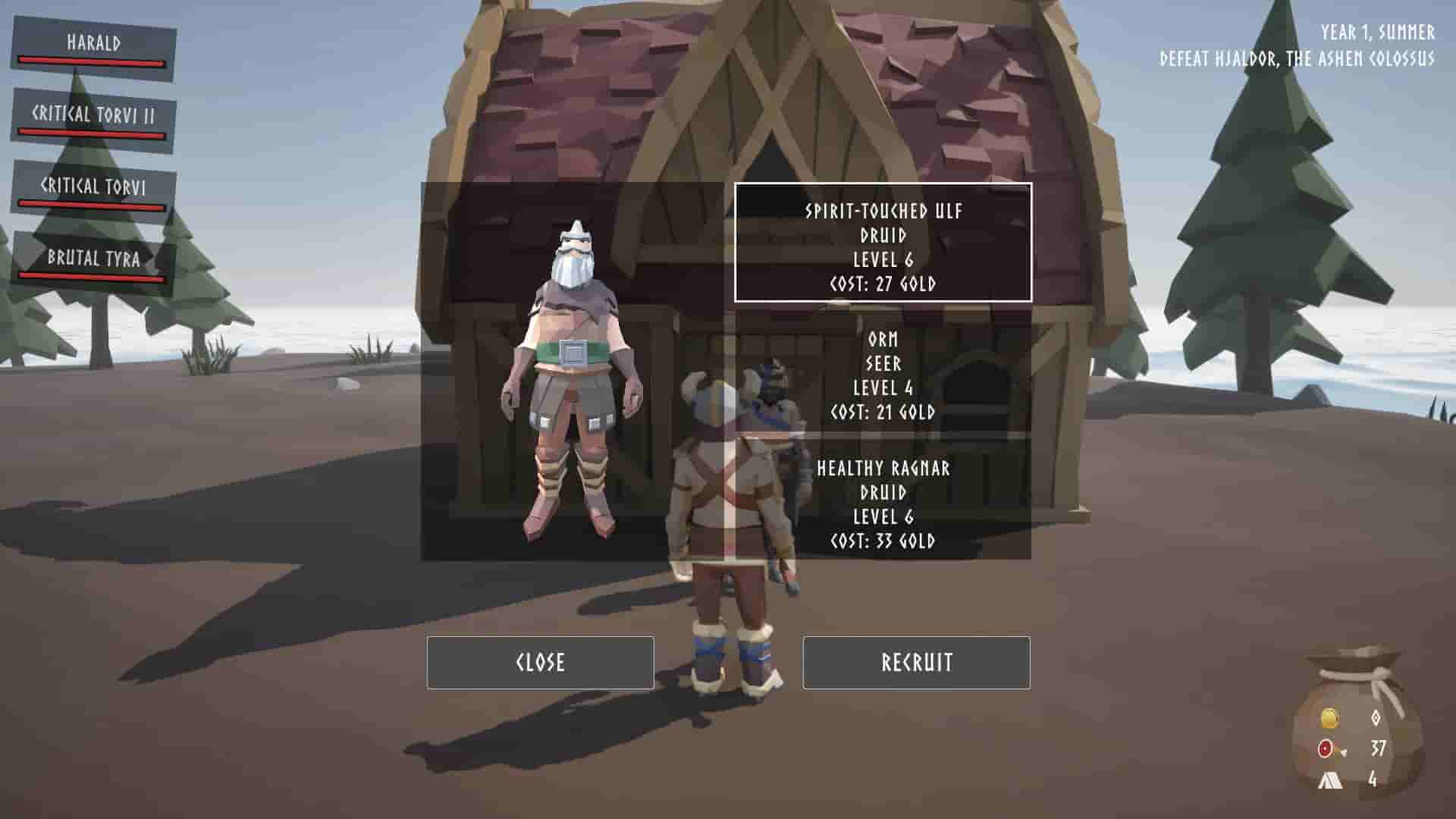1456x819 pixels.
Task: Click the diamond rune next to the gold coin
Action: [x=1378, y=717]
